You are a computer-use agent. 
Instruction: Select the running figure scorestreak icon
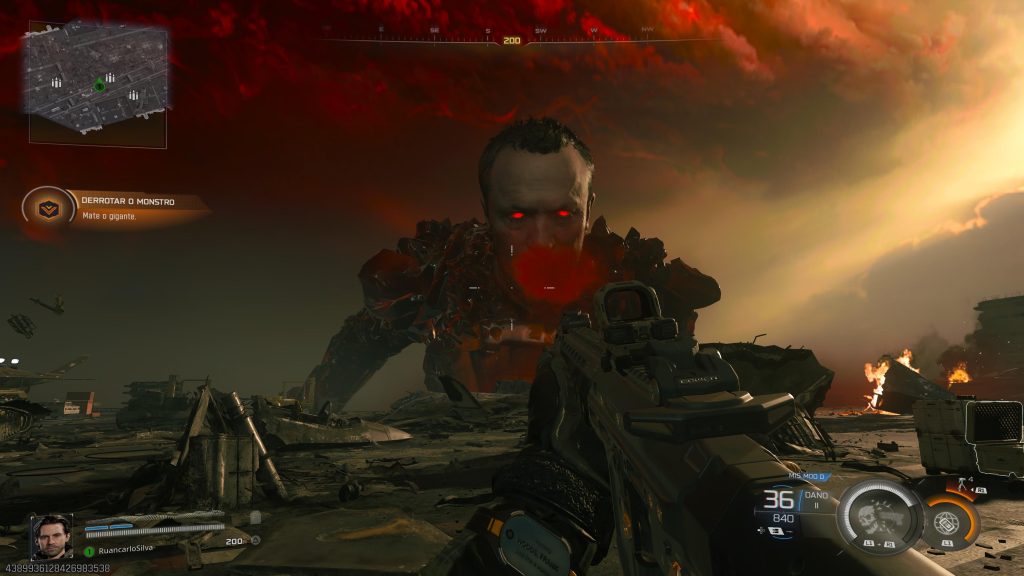tap(964, 483)
